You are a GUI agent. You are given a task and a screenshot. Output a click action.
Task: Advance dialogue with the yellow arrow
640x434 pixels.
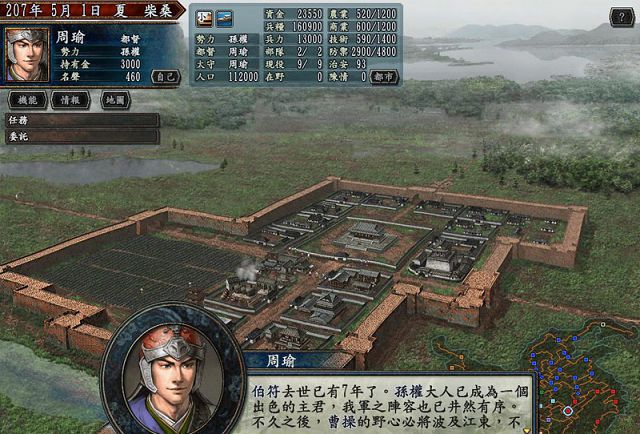click(526, 429)
